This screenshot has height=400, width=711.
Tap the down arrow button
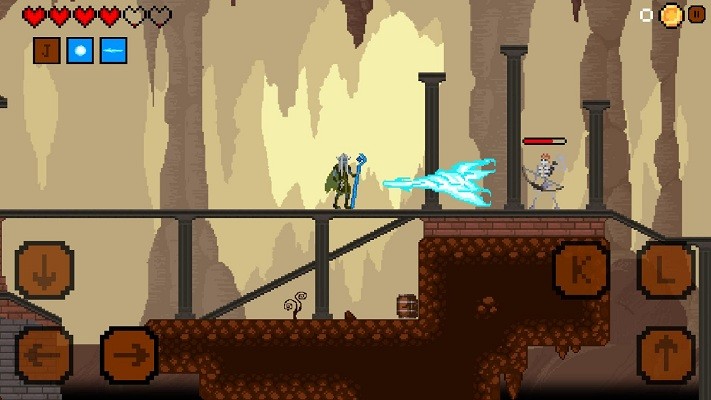click(44, 270)
